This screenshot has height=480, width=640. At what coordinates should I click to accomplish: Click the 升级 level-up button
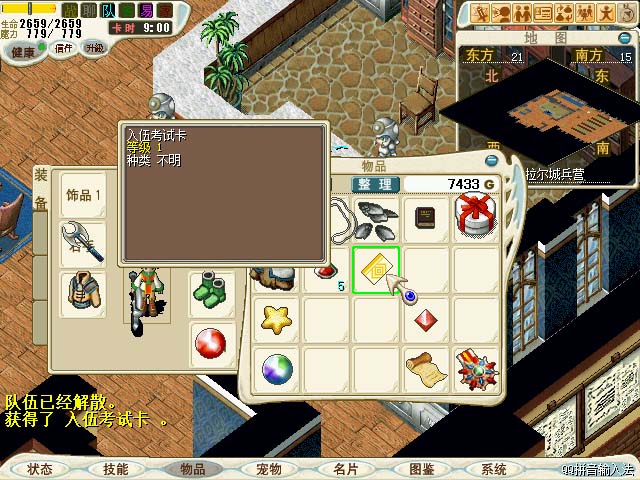point(95,48)
